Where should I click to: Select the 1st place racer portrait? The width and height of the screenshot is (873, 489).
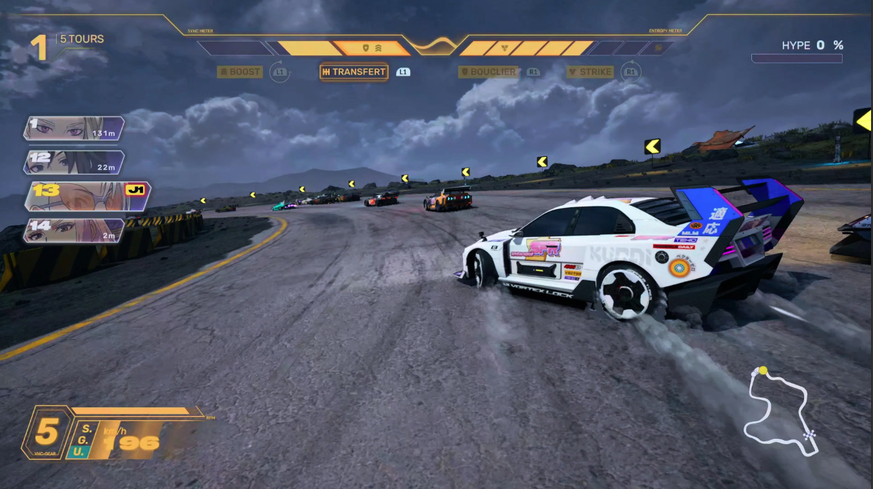(75, 129)
